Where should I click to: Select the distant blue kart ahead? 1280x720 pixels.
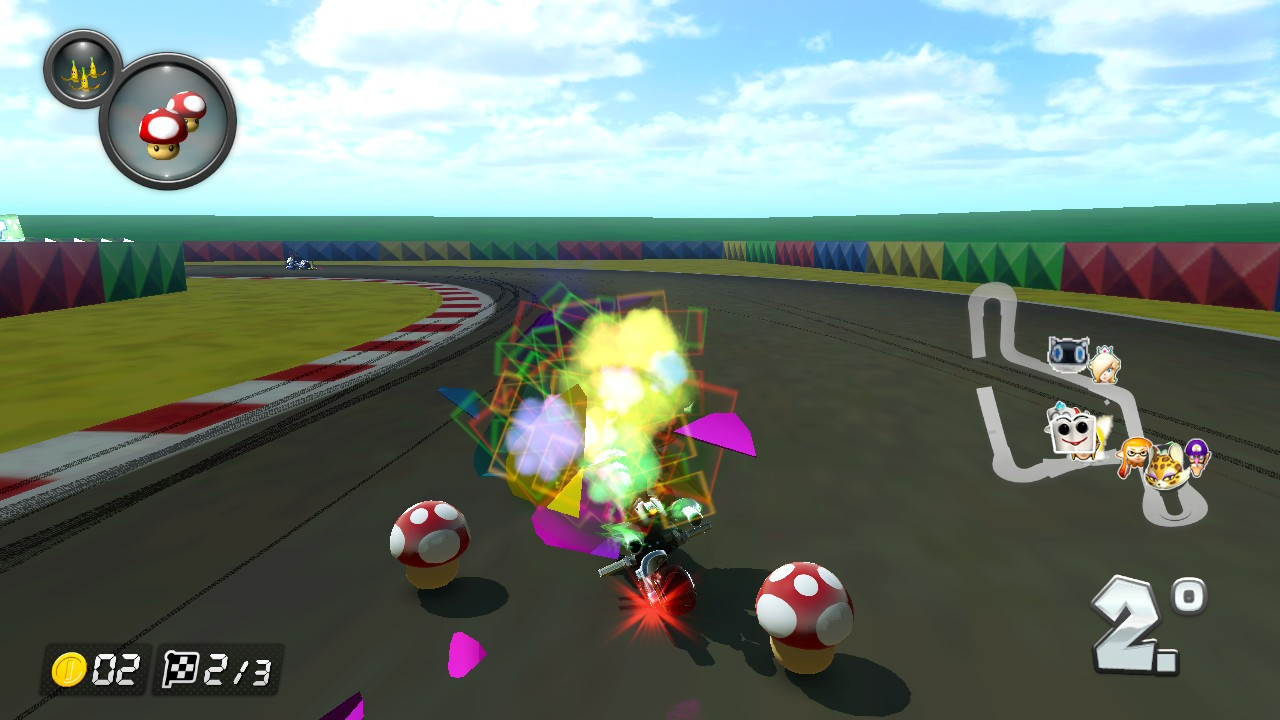[295, 263]
